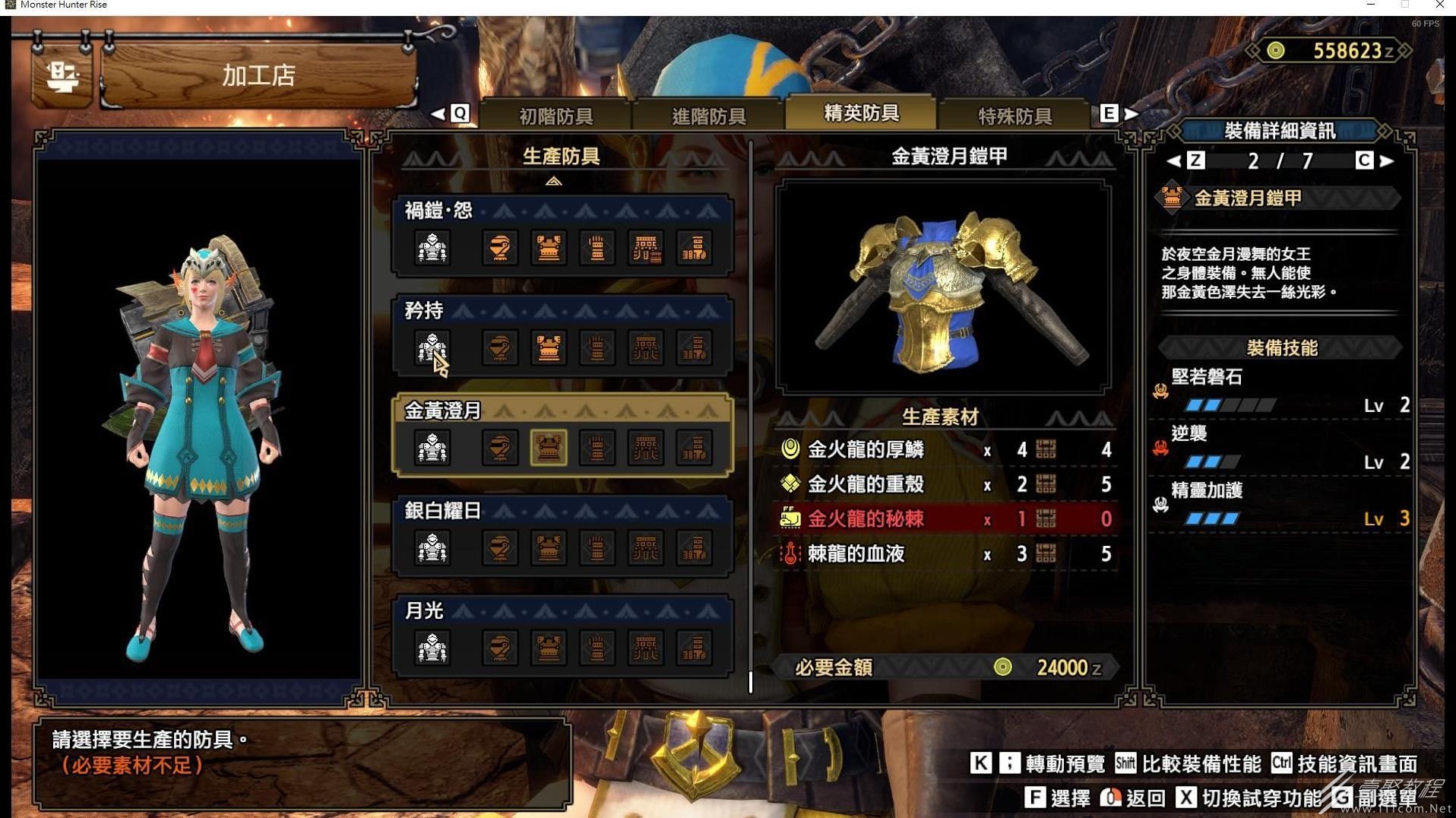This screenshot has width=1456, height=818.
Task: Select the 禍鎧·怨 armor set row
Action: pos(562,211)
